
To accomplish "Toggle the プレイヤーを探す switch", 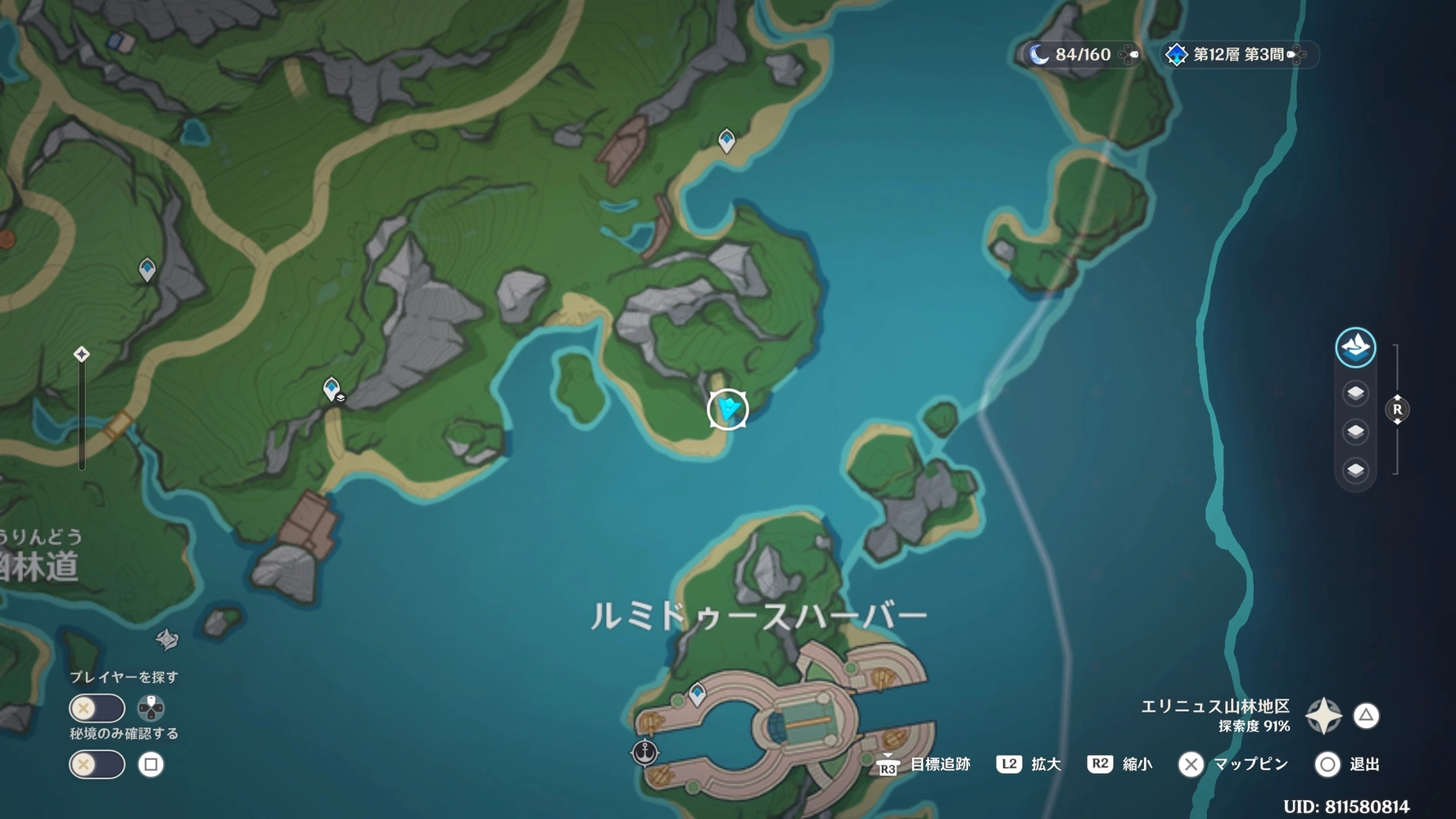I will pos(96,708).
